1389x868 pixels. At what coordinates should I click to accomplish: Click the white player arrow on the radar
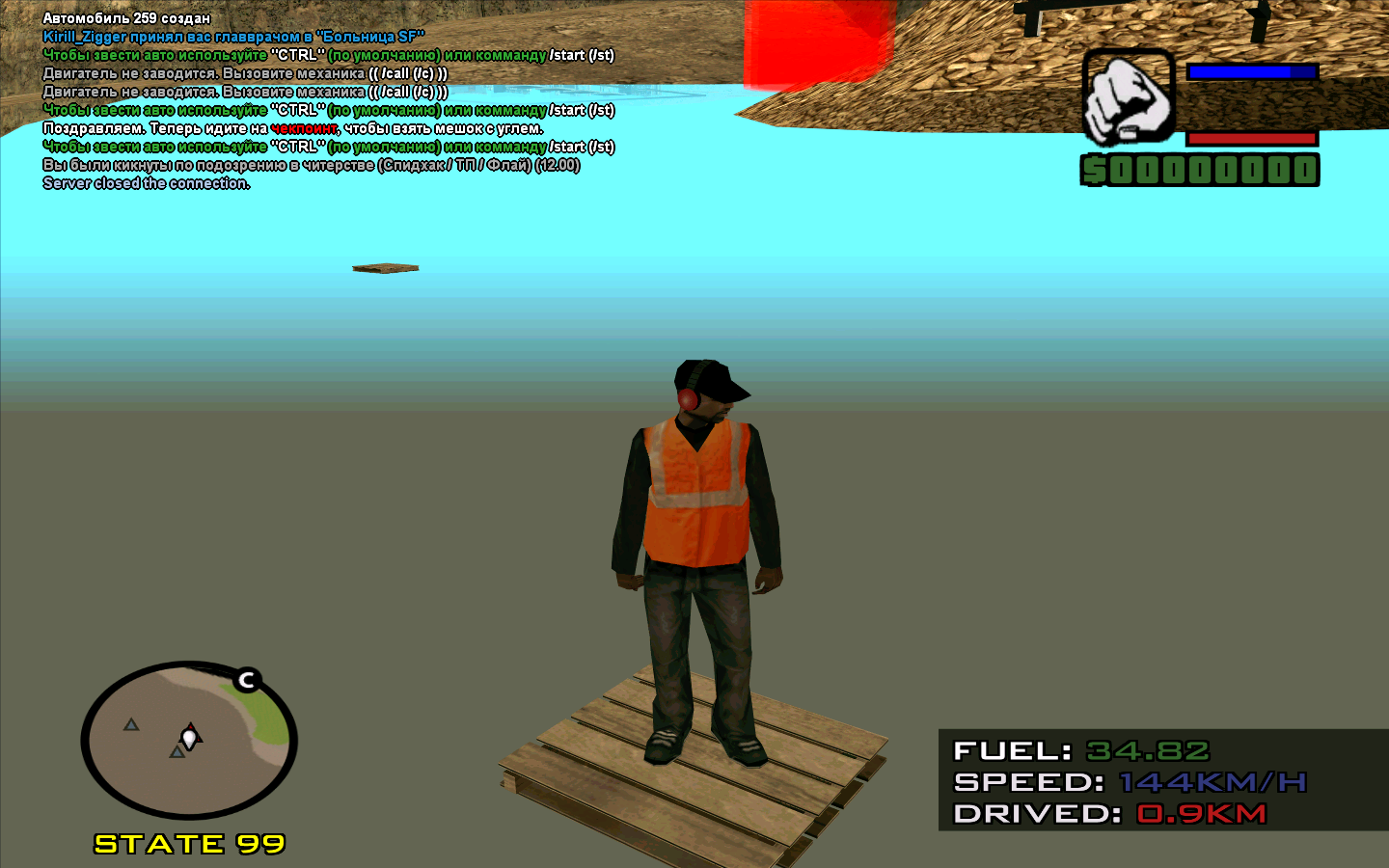coord(190,738)
